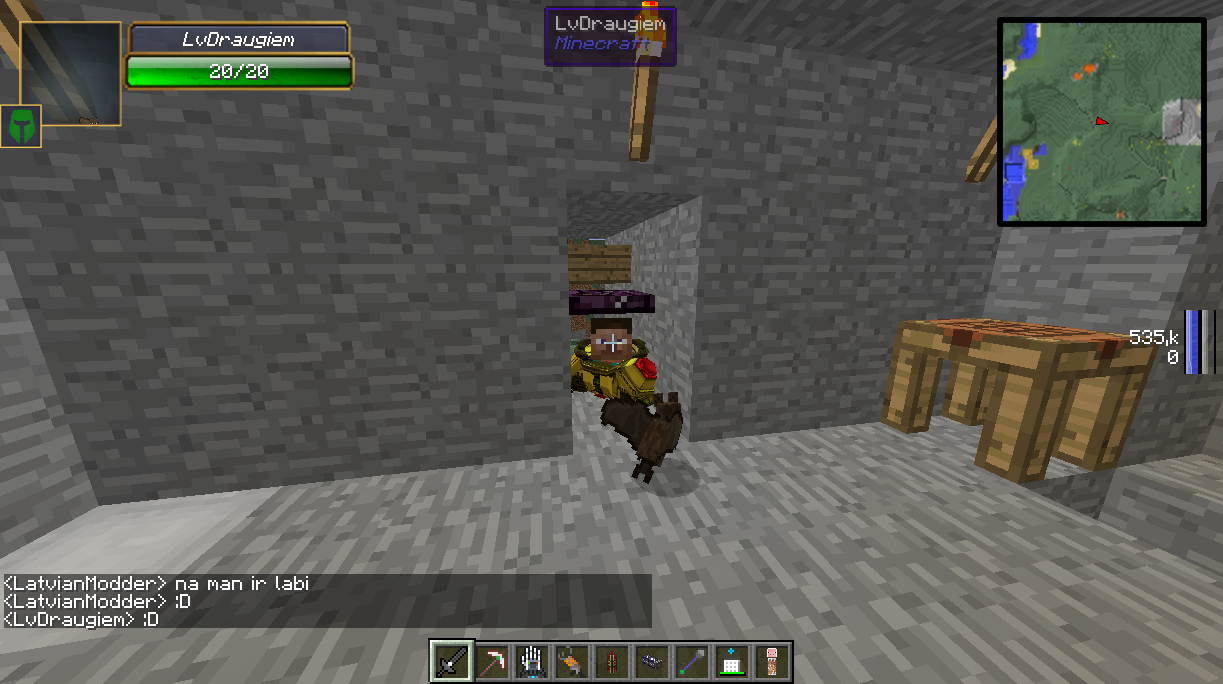Select the pig-topped jar hotbar slot

772,661
